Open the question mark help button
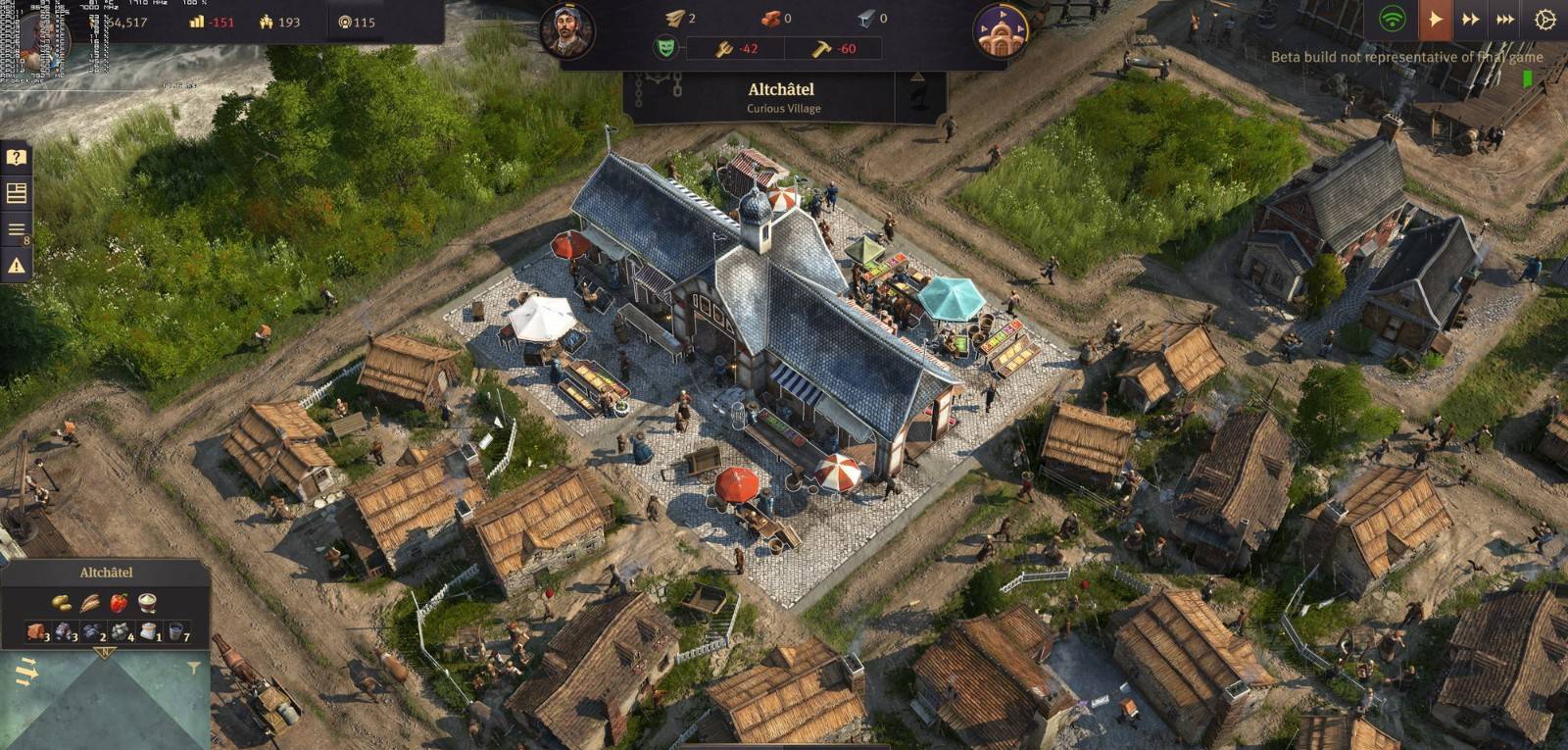The height and width of the screenshot is (750, 1568). 17,157
